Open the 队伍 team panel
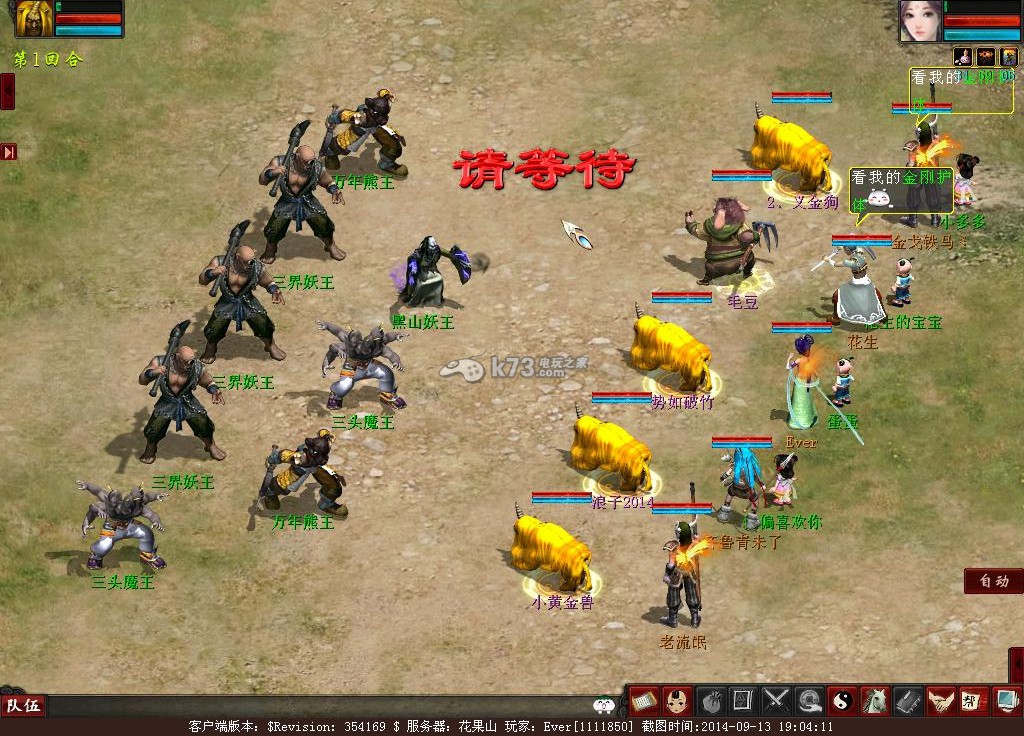The image size is (1024, 736). [x=23, y=706]
